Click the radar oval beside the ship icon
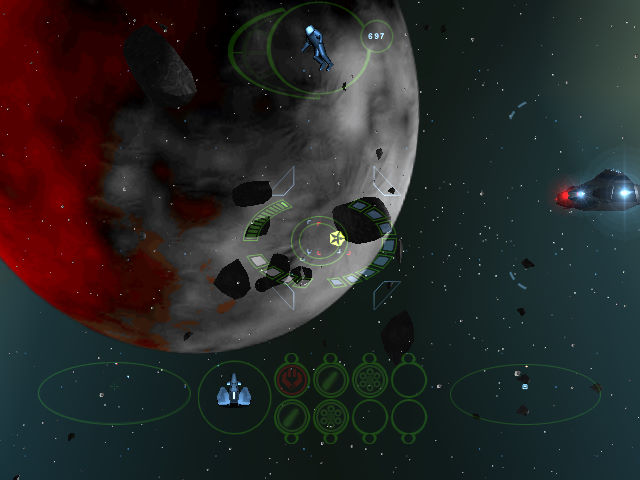This screenshot has height=480, width=640. [114, 392]
